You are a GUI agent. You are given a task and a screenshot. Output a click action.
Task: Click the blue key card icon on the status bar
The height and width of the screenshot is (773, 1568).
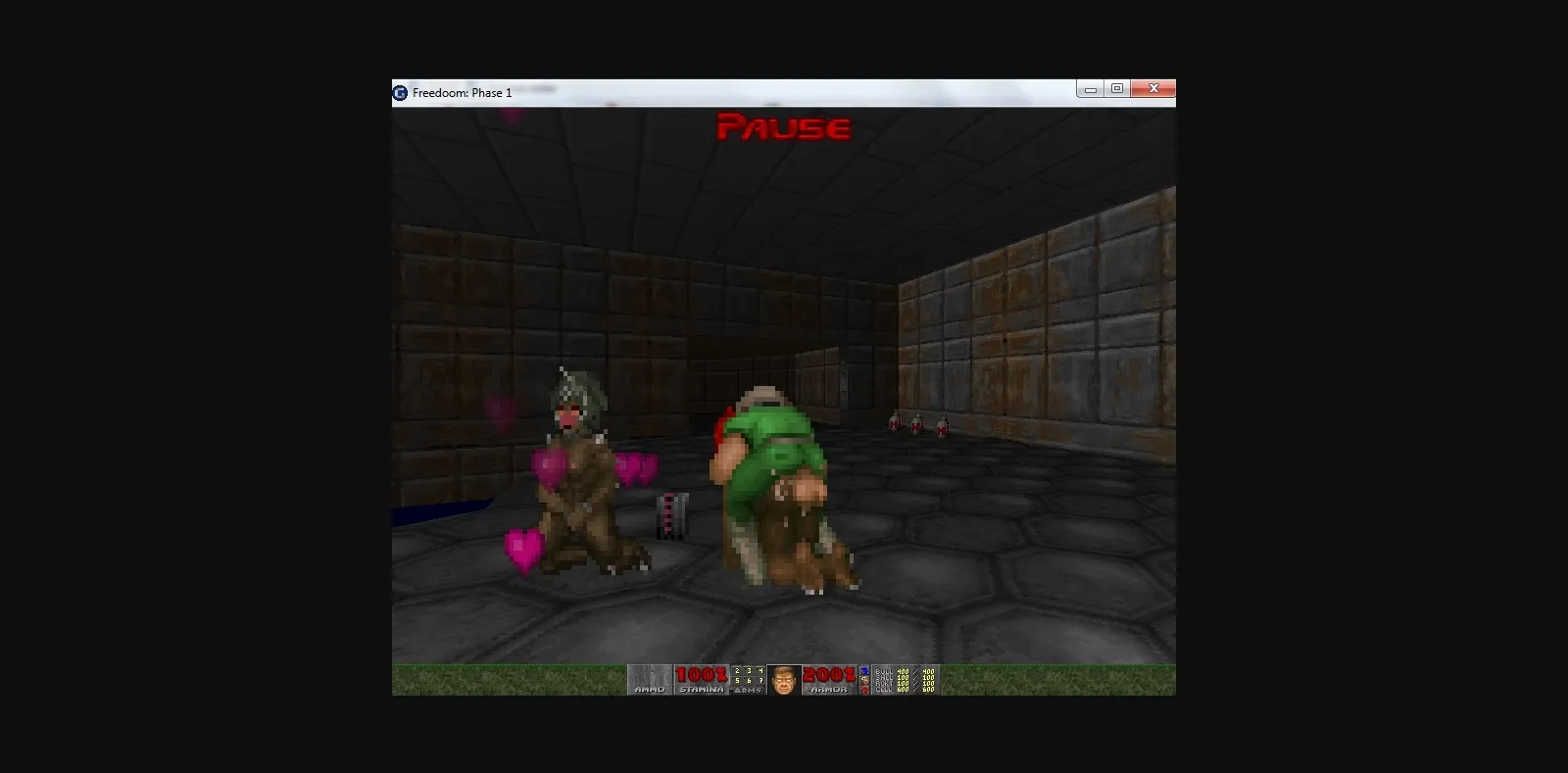pos(865,670)
